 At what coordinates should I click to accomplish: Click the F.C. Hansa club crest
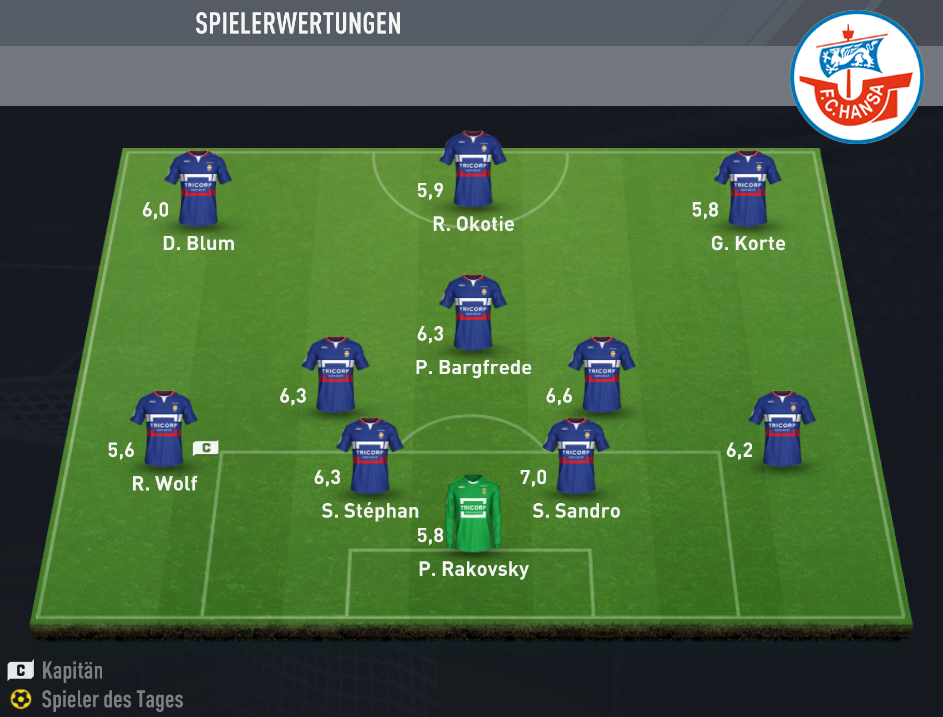tap(856, 78)
